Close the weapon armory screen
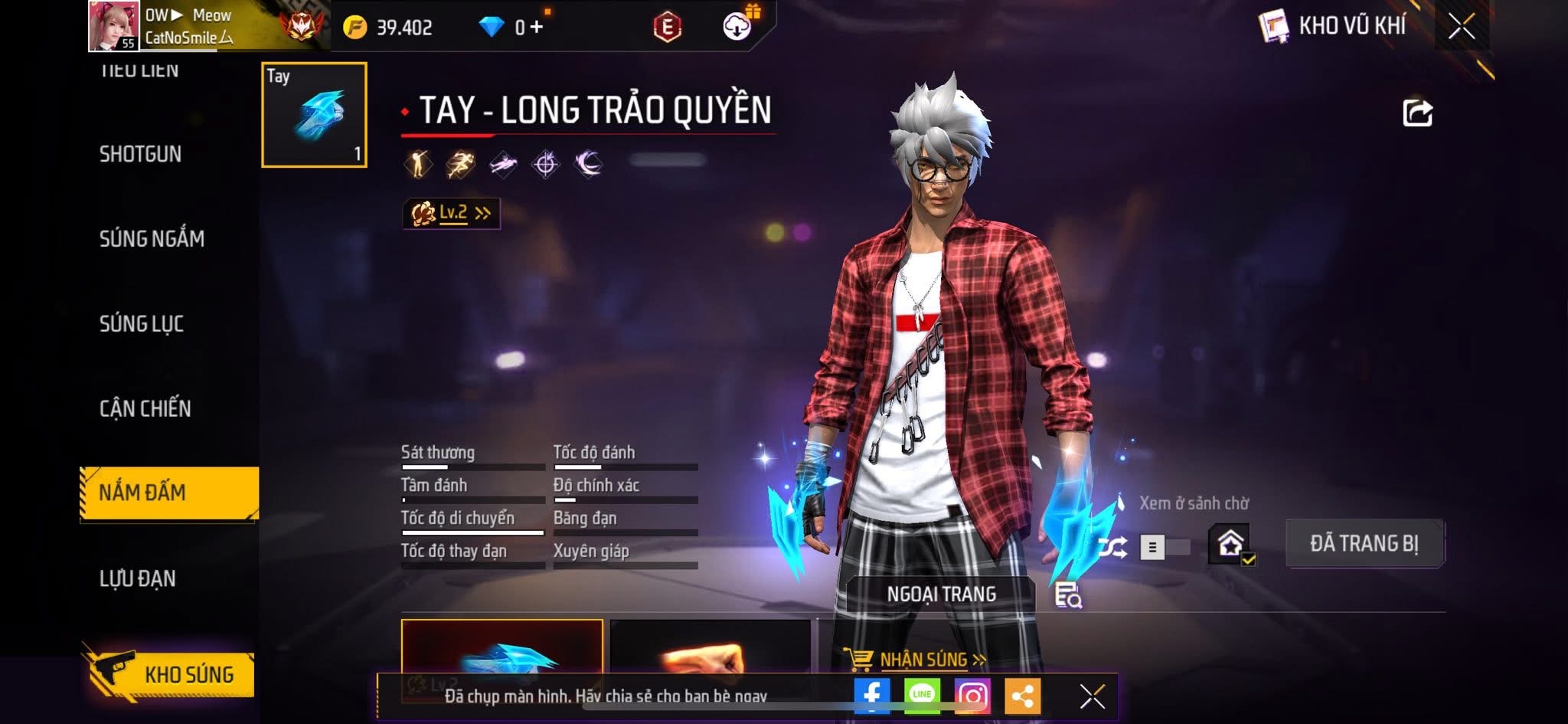1568x724 pixels. (x=1461, y=27)
